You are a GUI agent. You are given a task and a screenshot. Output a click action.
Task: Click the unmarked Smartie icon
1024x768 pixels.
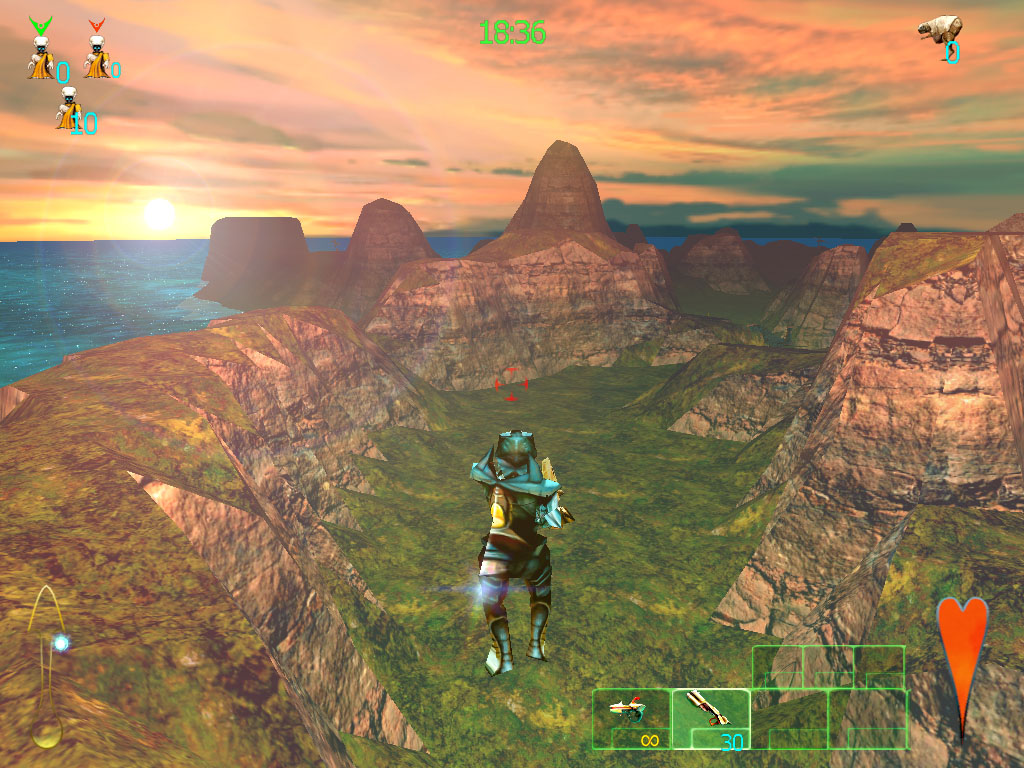68,110
